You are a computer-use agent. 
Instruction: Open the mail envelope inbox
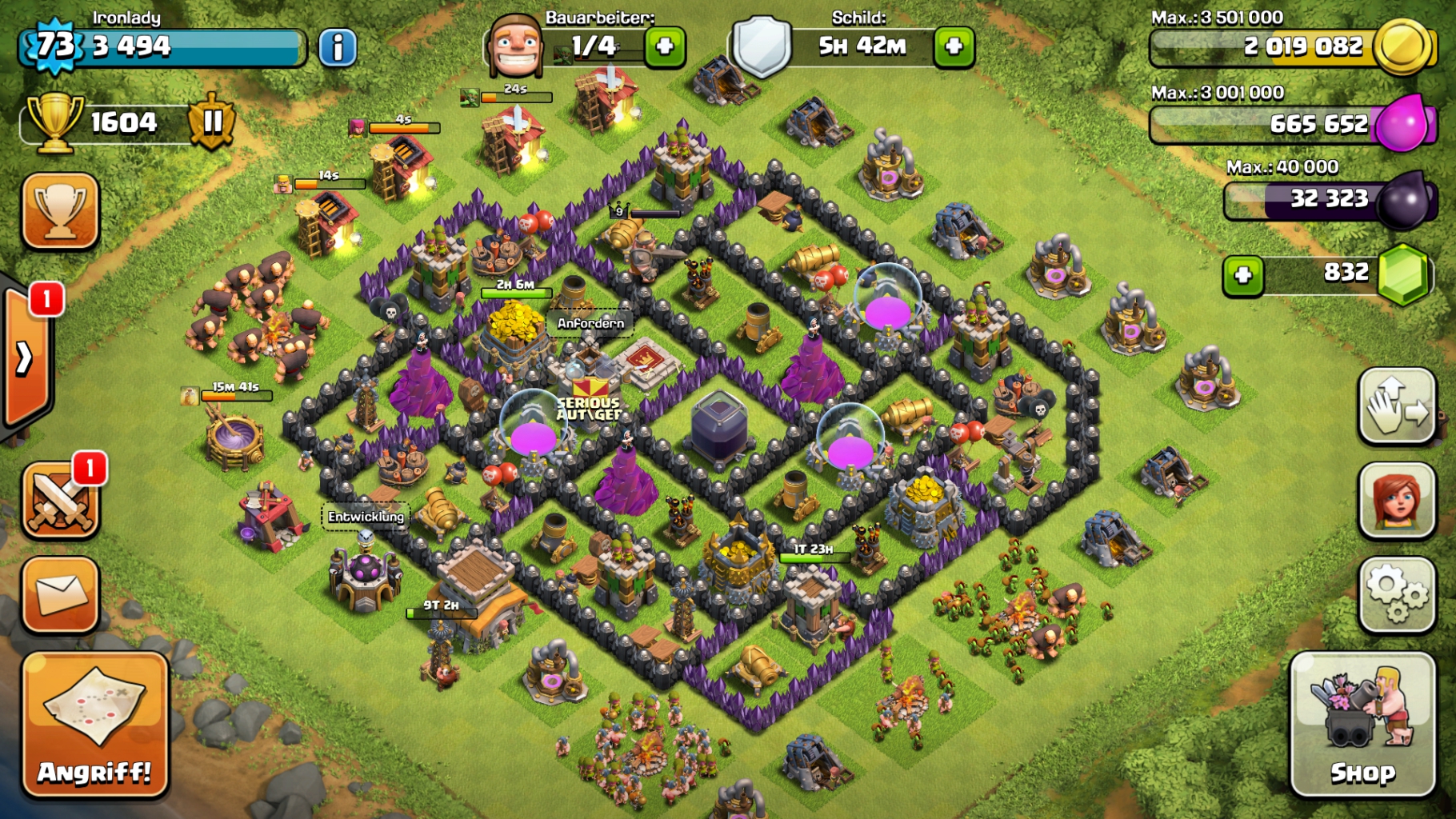(61, 594)
